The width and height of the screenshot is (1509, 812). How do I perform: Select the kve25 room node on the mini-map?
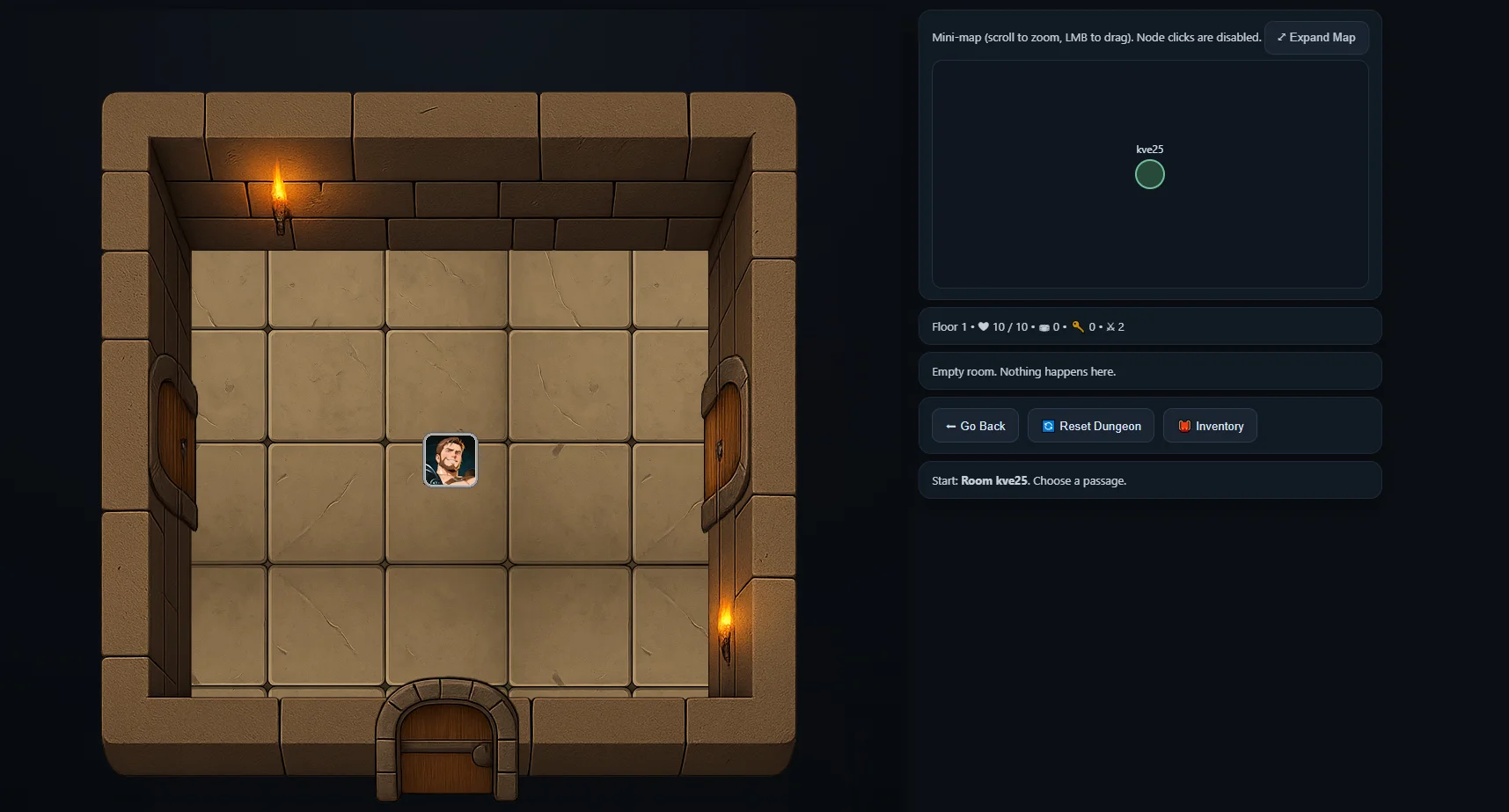[1149, 175]
